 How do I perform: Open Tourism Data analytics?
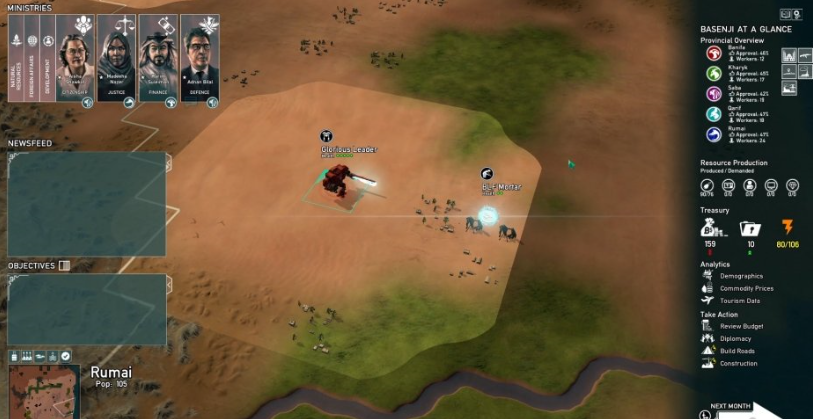[x=740, y=300]
